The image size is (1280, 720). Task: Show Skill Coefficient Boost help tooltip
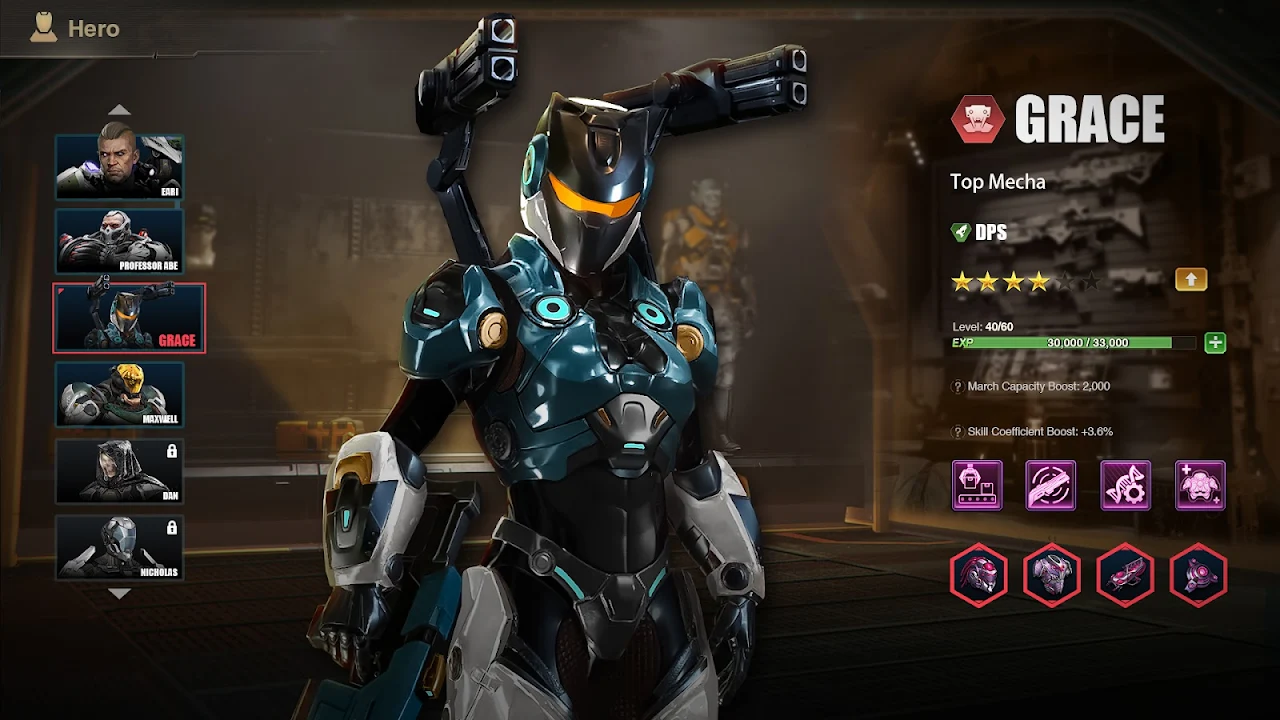click(958, 432)
